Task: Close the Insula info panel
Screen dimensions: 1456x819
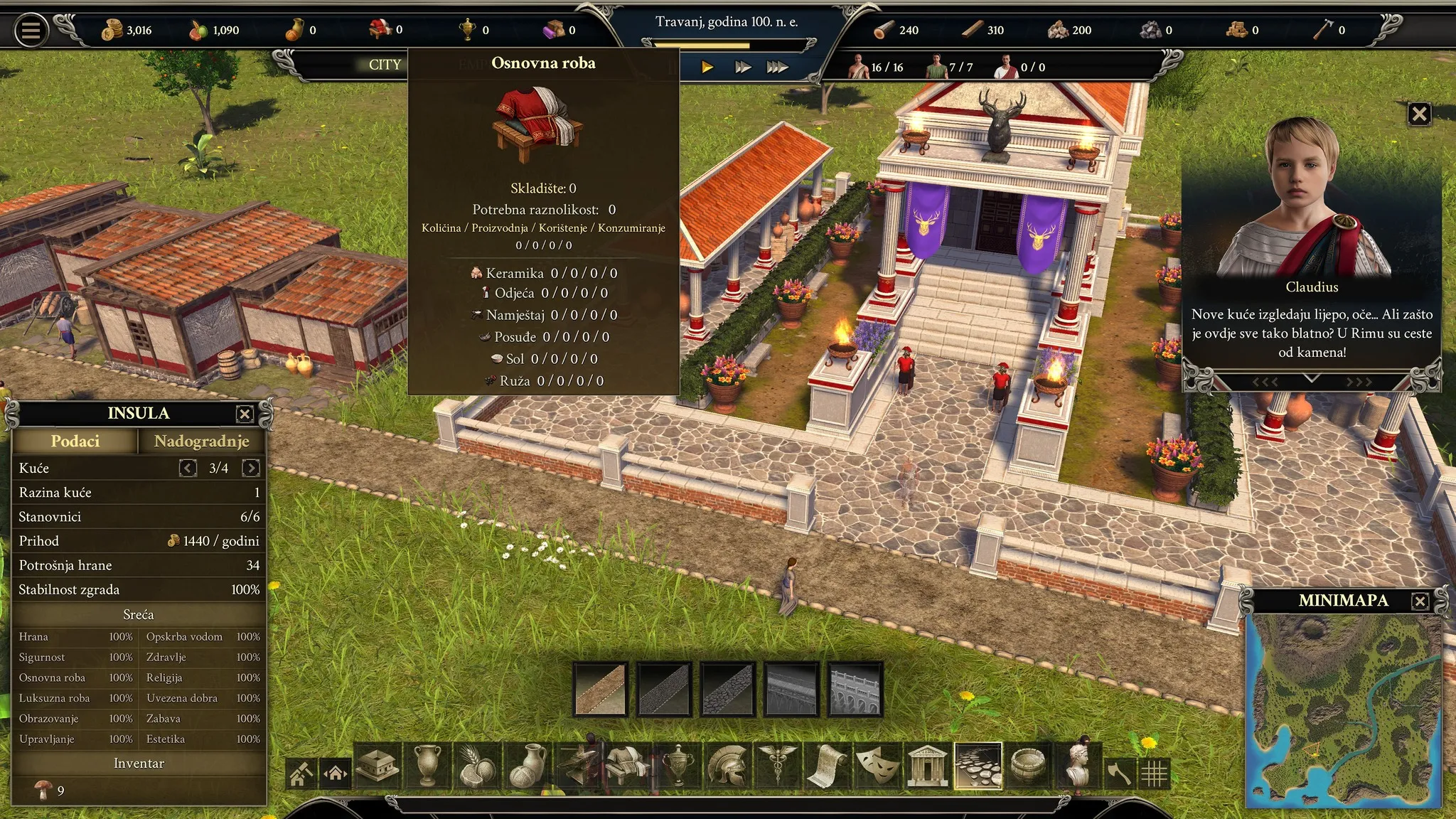Action: (245, 414)
